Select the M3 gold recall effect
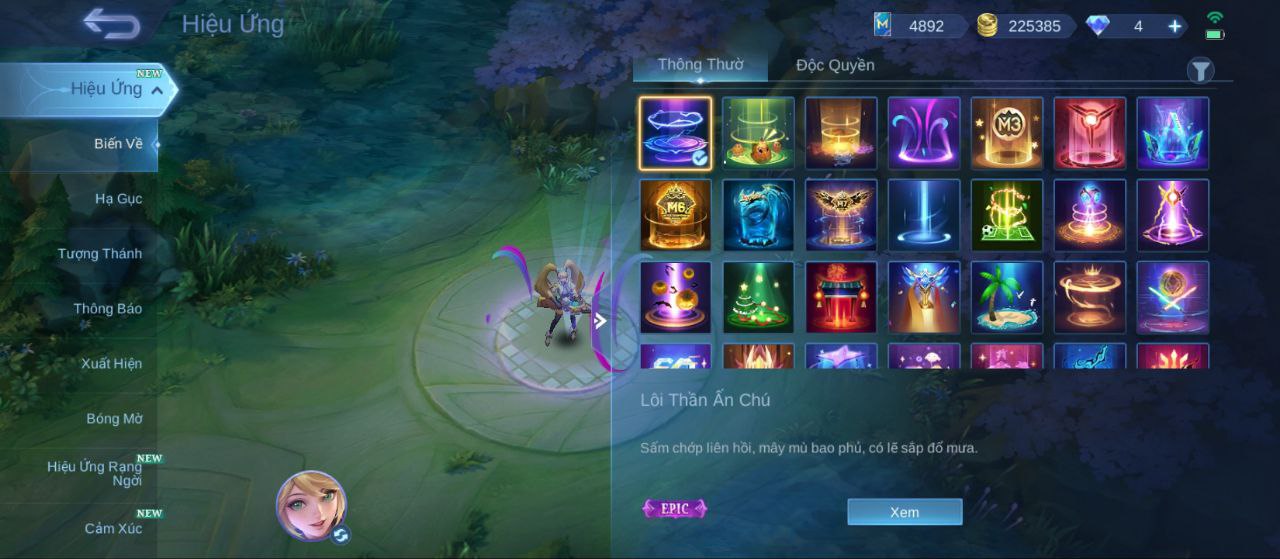Viewport: 1280px width, 559px height. pyautogui.click(x=1007, y=133)
